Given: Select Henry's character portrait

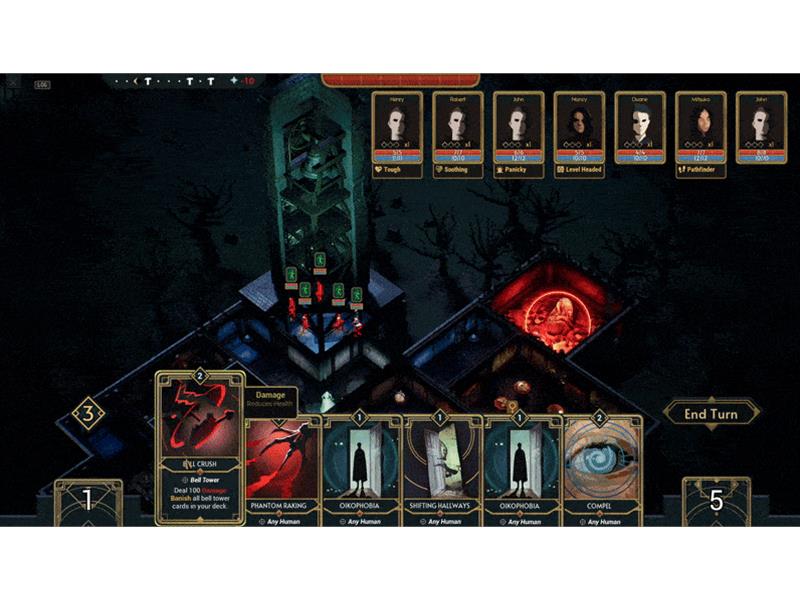Looking at the screenshot, I should (x=397, y=127).
